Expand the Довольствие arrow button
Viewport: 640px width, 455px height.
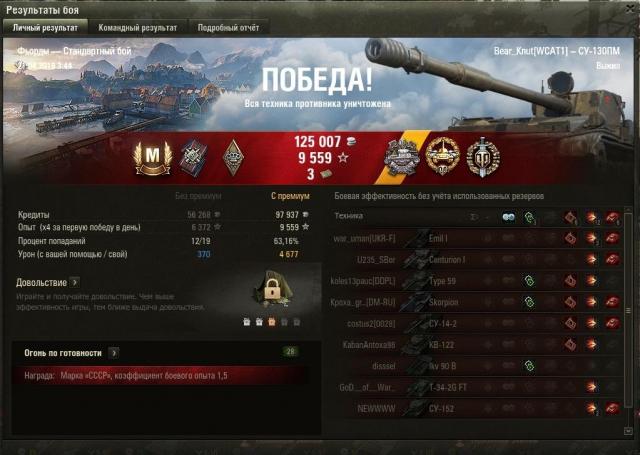(x=74, y=283)
